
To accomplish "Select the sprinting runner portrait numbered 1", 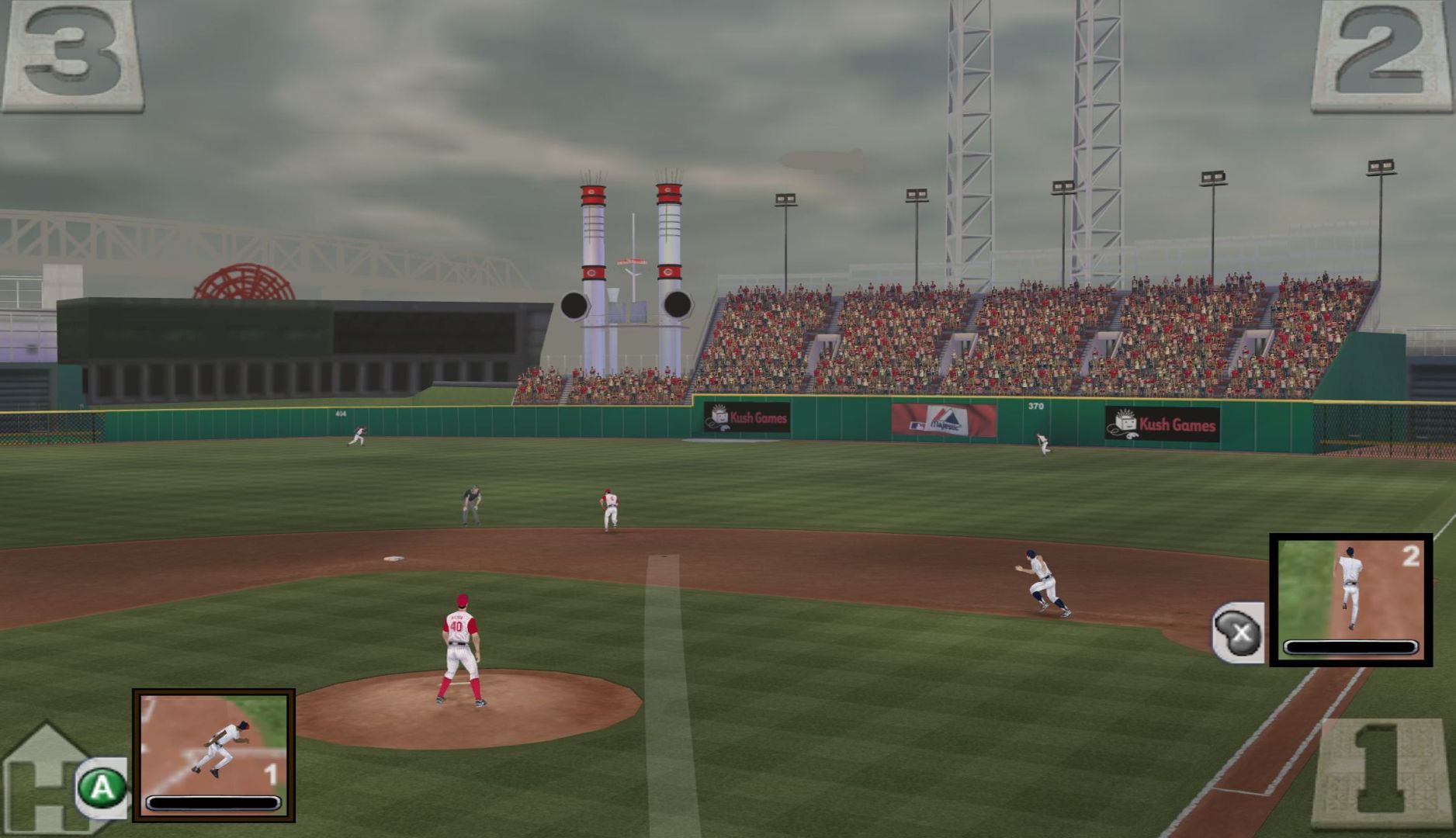I will click(213, 754).
